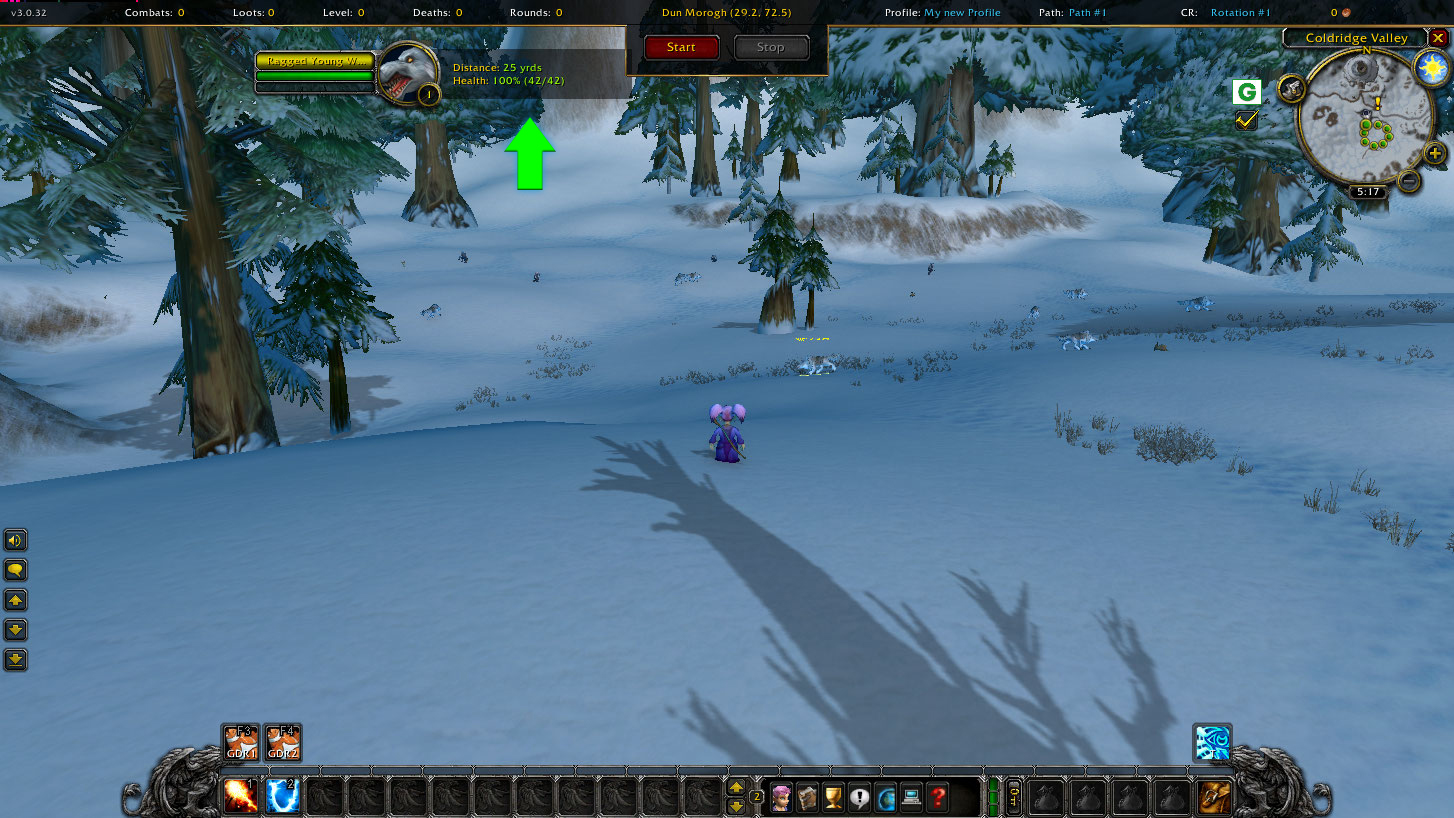Toggle the sound speaker button
Image resolution: width=1454 pixels, height=818 pixels.
click(x=16, y=541)
